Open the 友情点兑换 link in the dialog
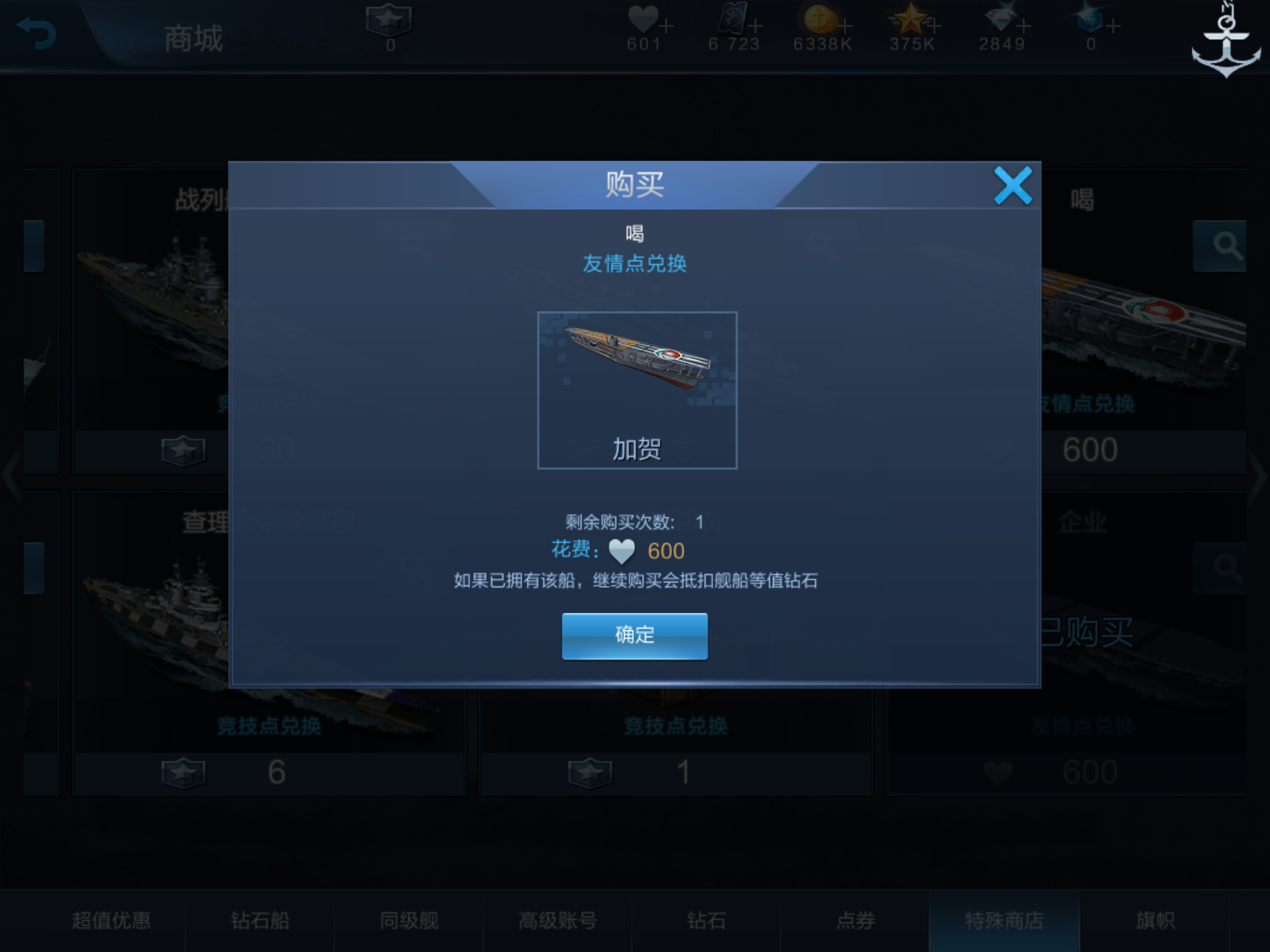1270x952 pixels. 634,263
